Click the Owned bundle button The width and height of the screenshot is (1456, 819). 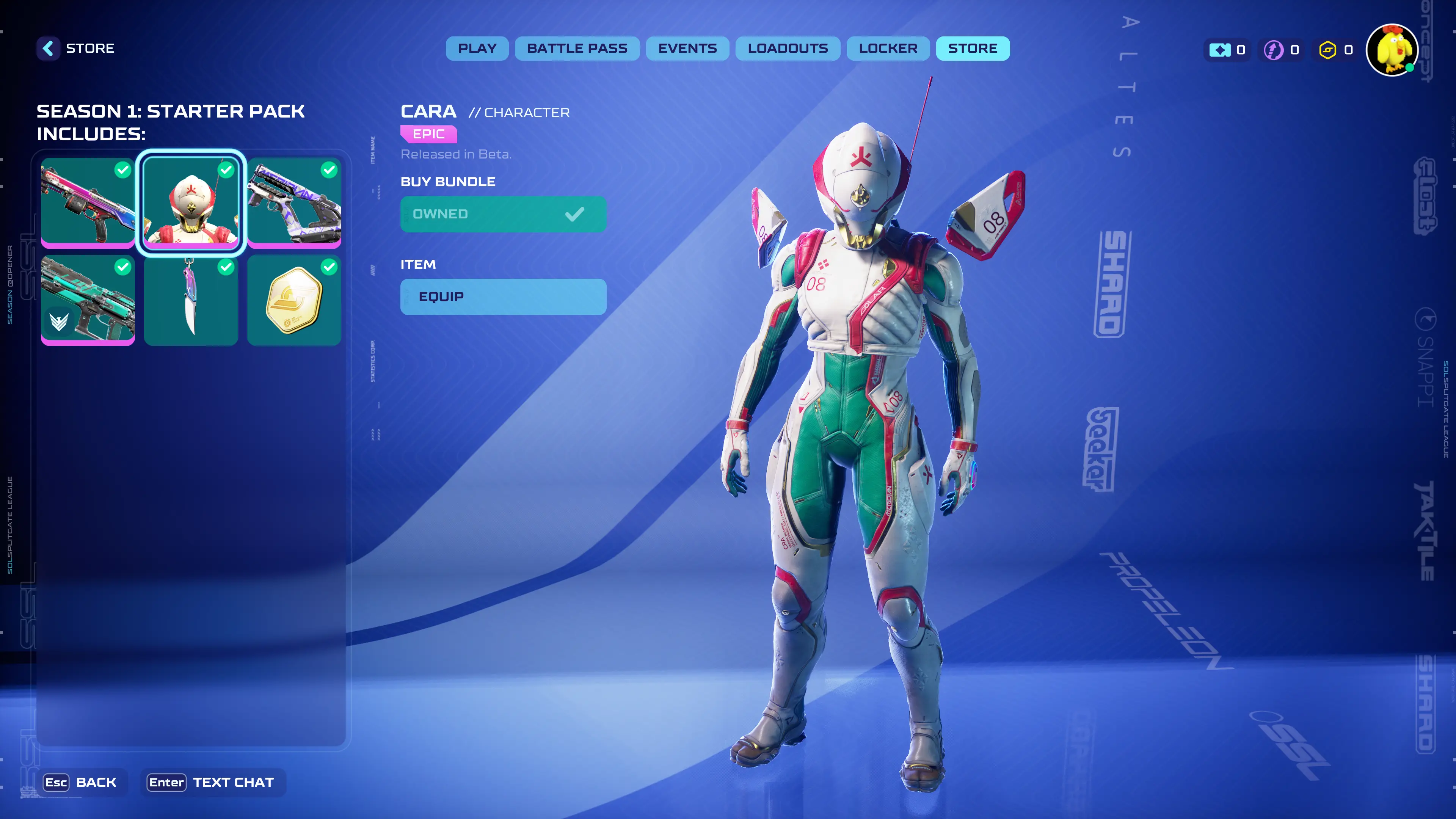502,214
